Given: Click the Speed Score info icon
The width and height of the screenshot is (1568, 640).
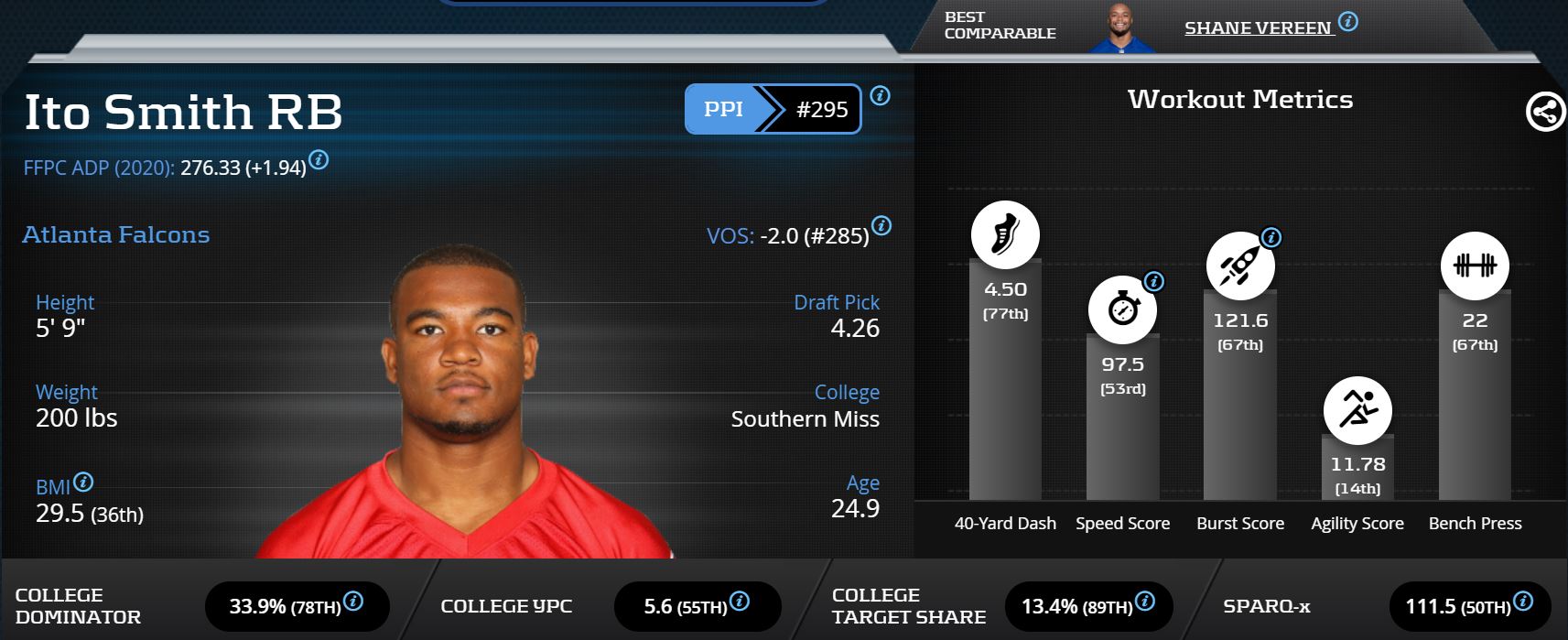Looking at the screenshot, I should 1154,281.
